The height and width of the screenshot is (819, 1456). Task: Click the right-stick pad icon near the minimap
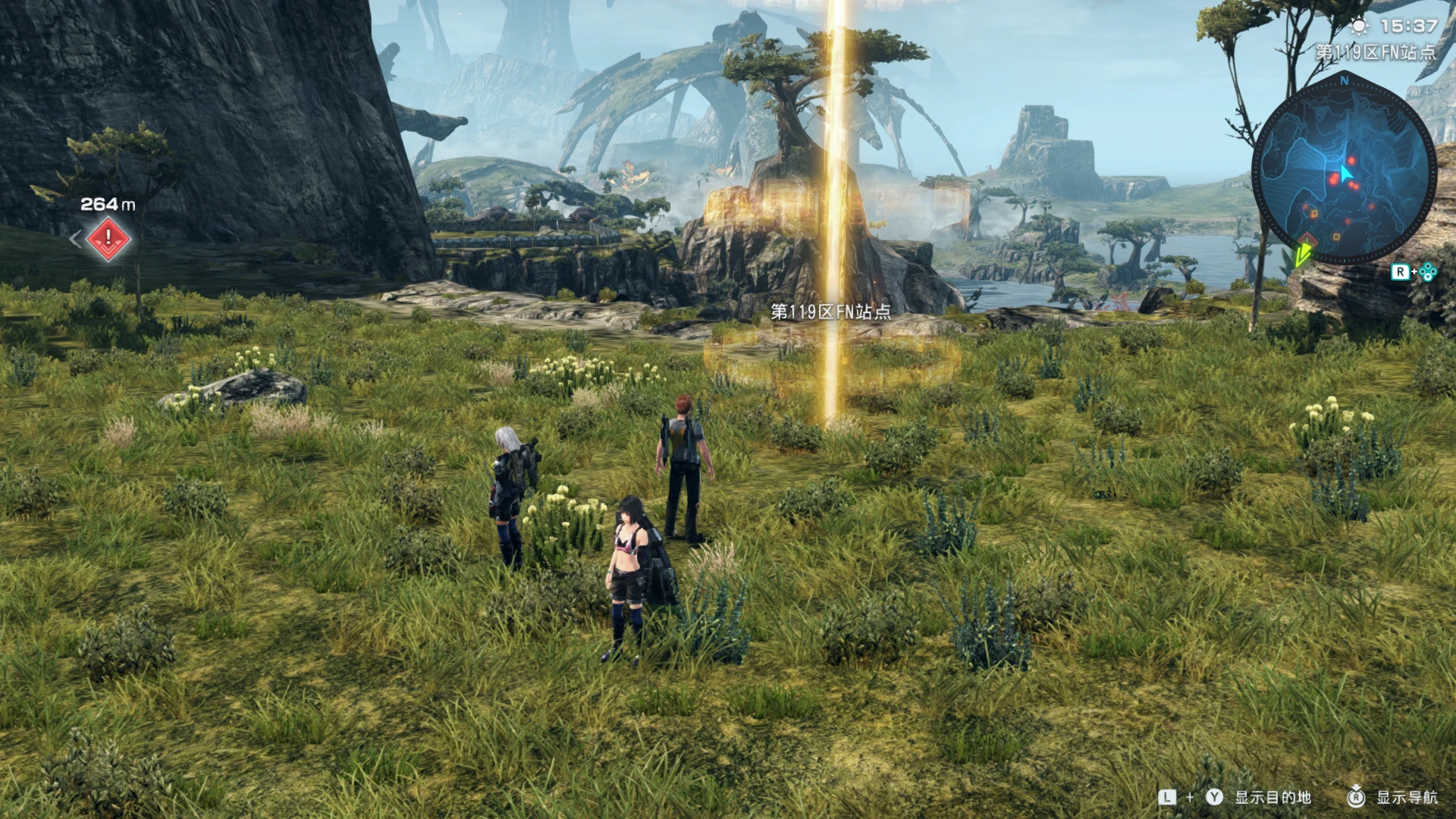(1427, 273)
